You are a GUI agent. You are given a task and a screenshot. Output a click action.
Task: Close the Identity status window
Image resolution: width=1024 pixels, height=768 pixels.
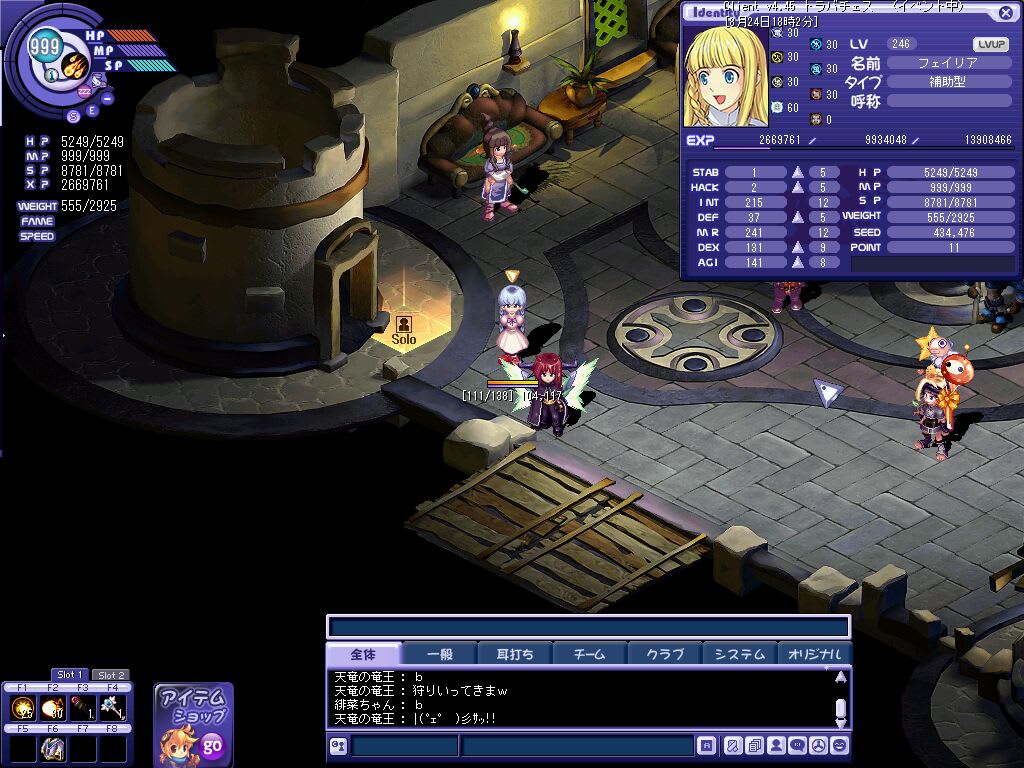coord(1005,13)
